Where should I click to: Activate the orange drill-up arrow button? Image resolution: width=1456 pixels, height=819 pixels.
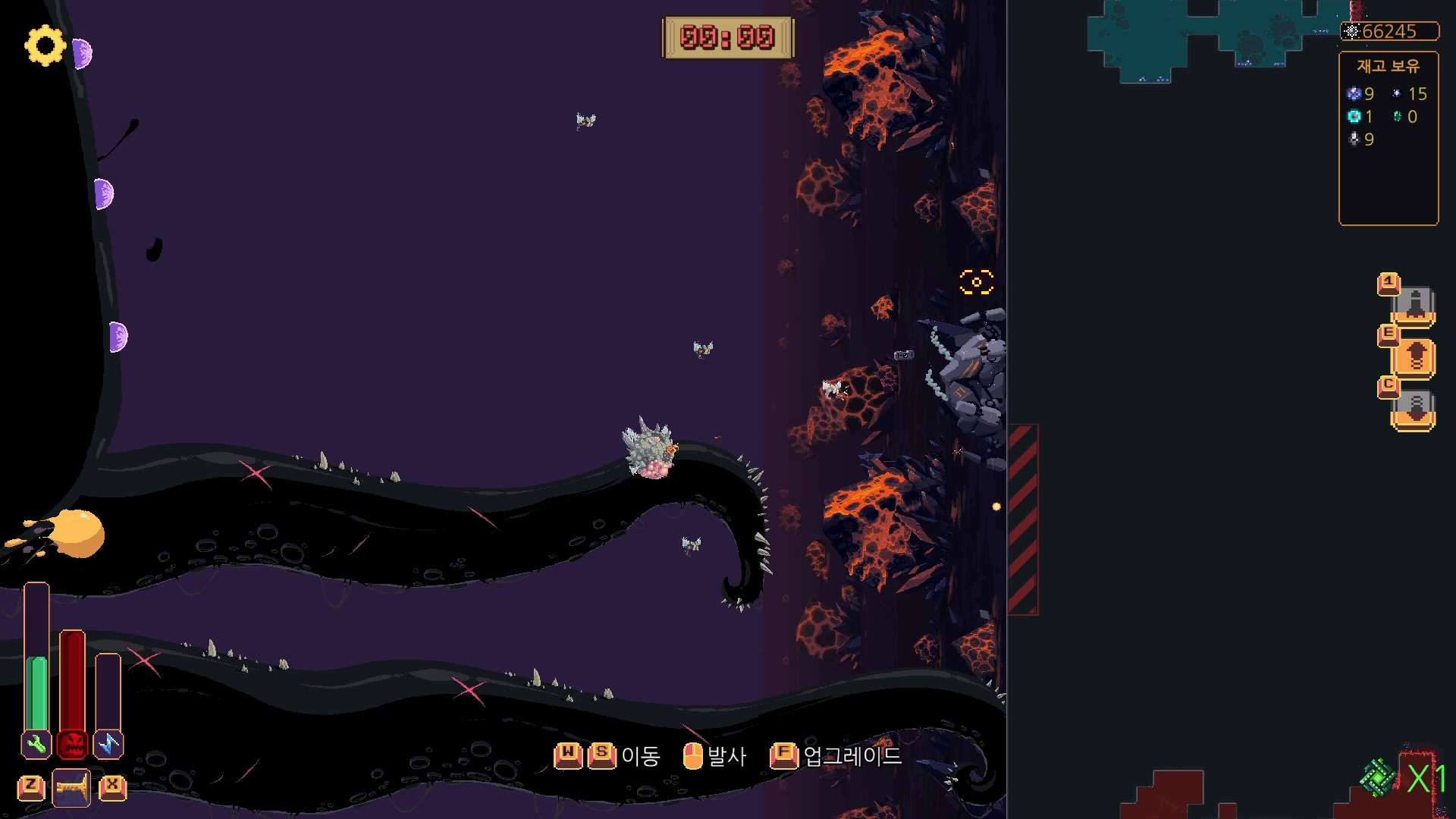click(1415, 357)
